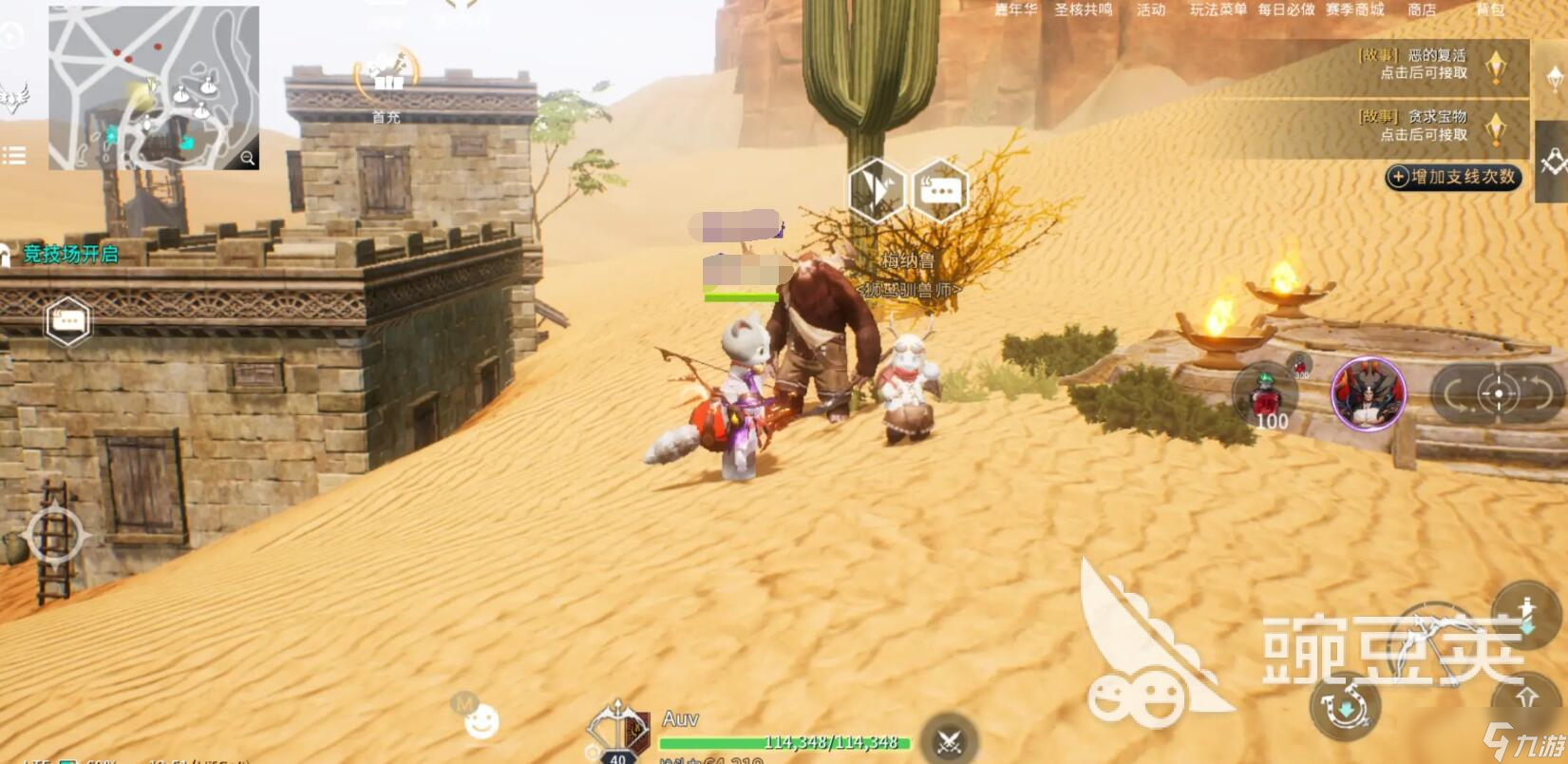
Task: Open the 活动 events menu
Action: click(x=1150, y=10)
